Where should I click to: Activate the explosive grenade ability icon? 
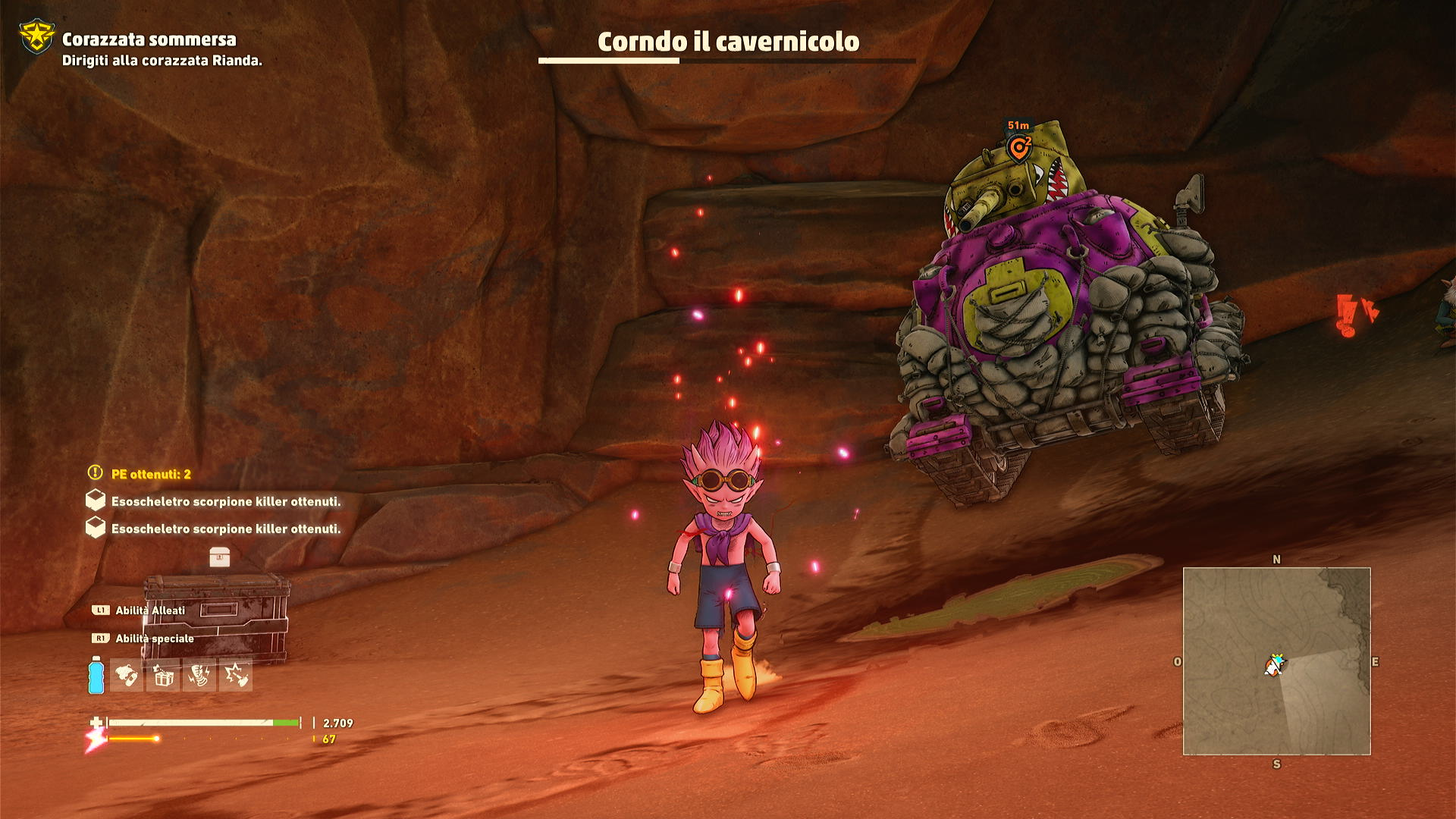[236, 675]
